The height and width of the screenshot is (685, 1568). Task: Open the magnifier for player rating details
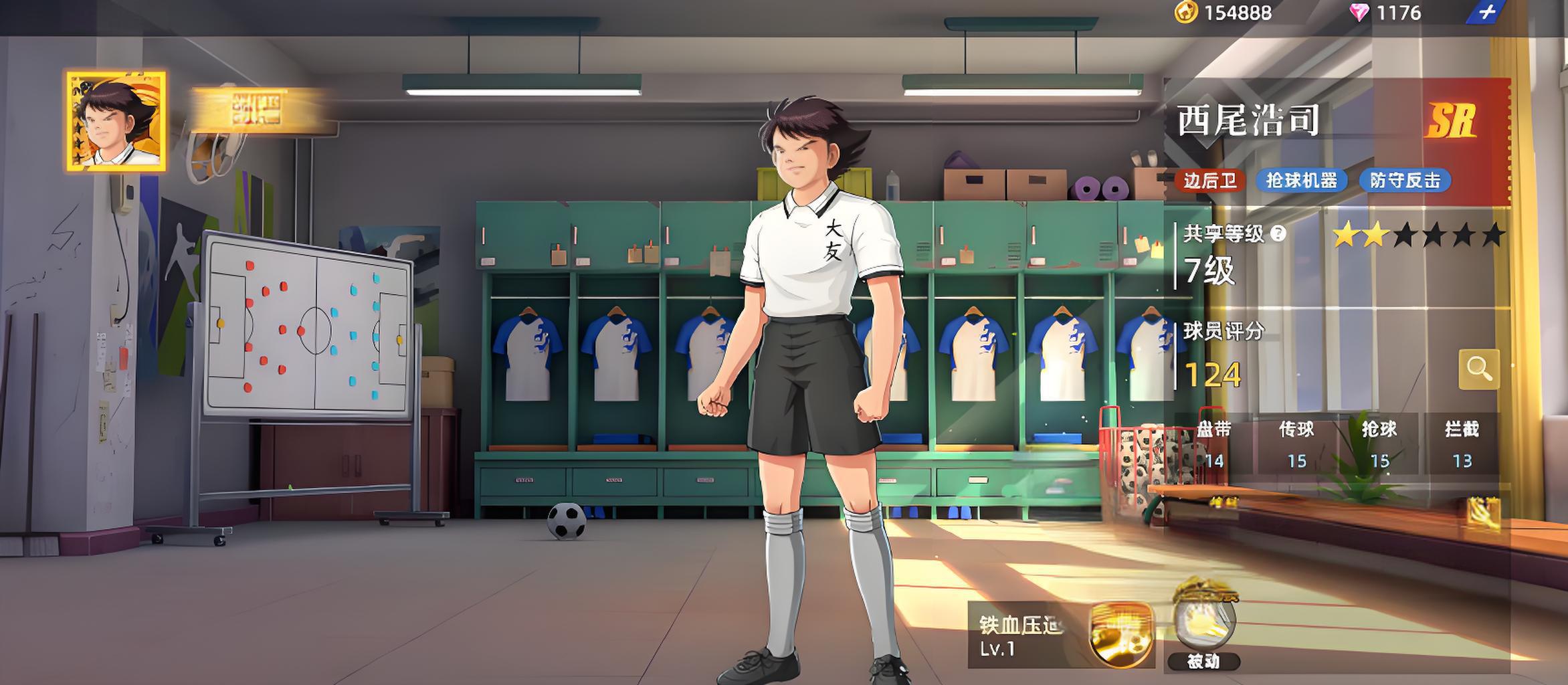click(1478, 368)
